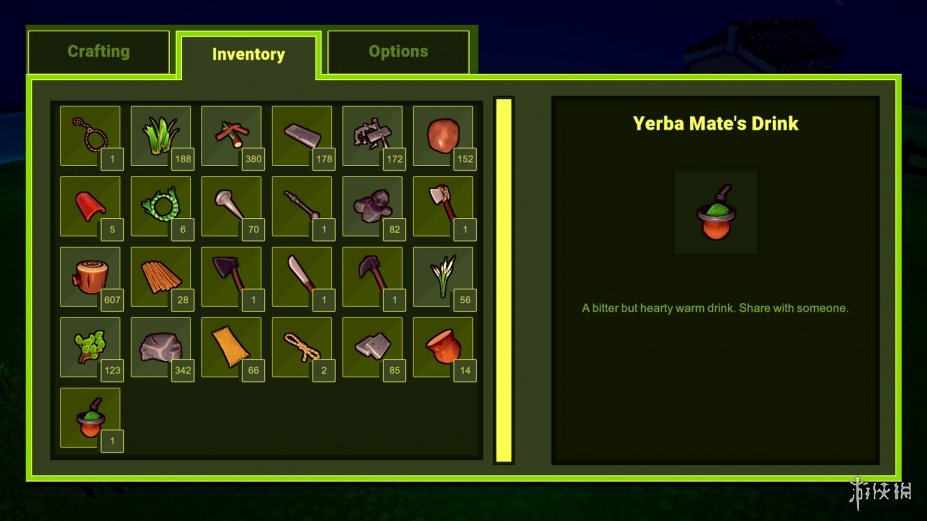Select the green vine wreath item
927x521 pixels.
pyautogui.click(x=161, y=206)
